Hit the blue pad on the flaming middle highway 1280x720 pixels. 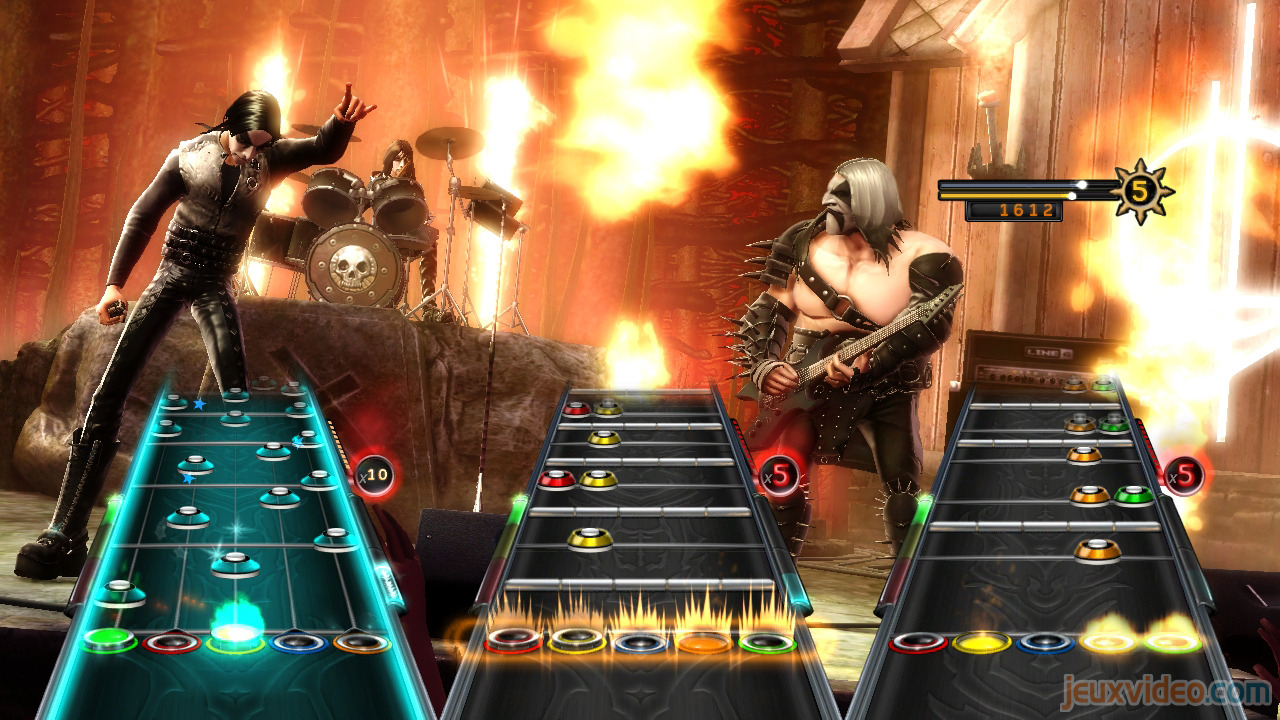[640, 642]
